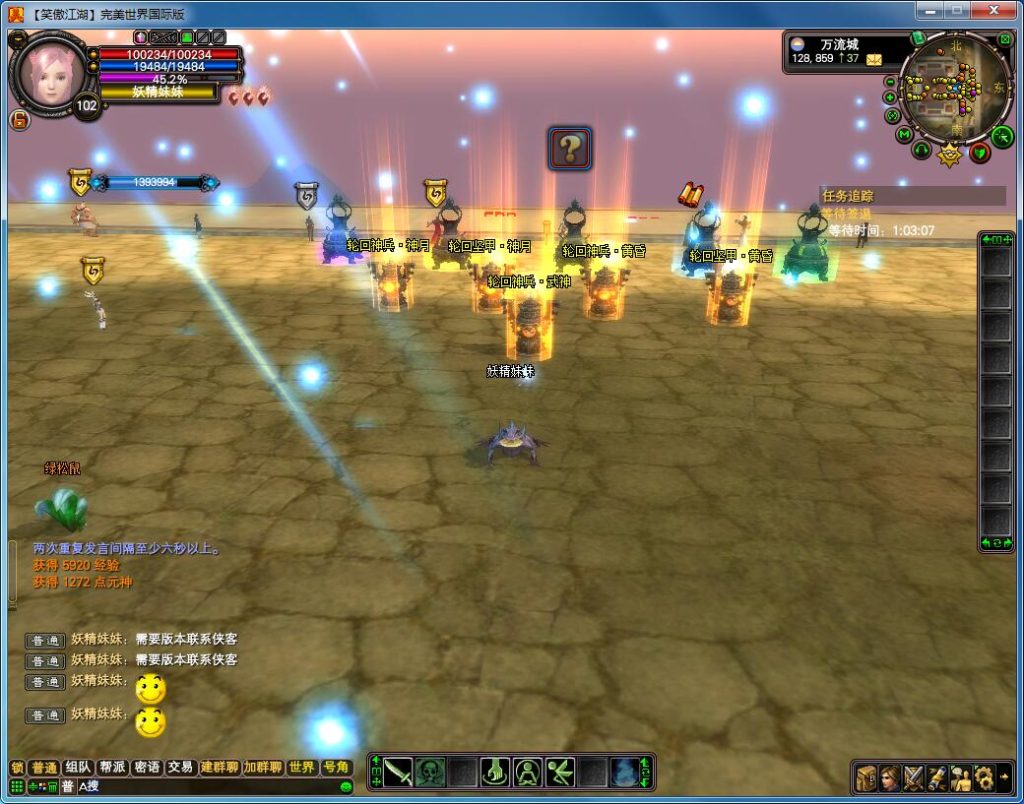Switch to the 世界 world channel
The width and height of the screenshot is (1024, 804).
coord(301,768)
